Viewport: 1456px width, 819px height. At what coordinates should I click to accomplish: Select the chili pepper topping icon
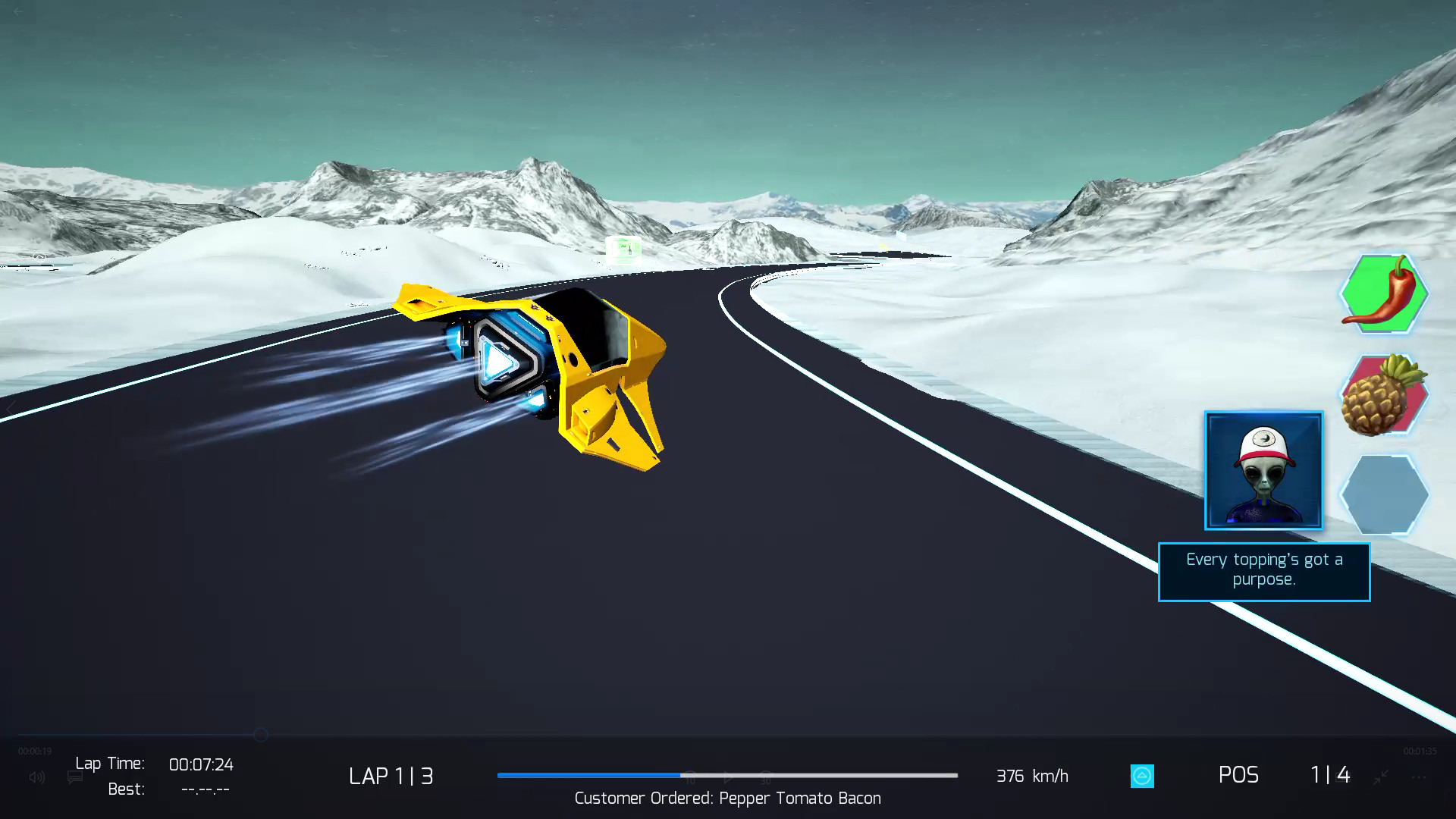[x=1383, y=294]
